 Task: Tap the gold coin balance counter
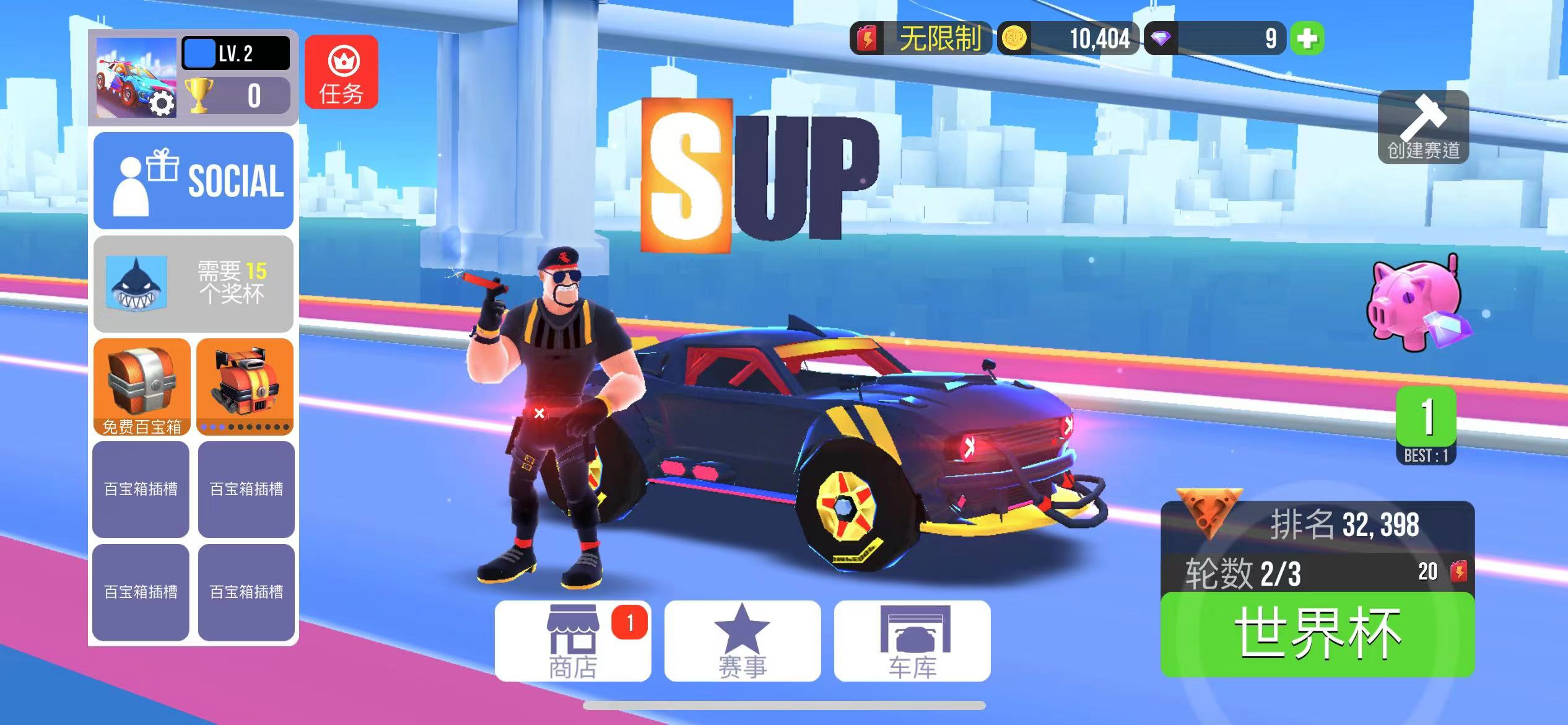coord(1068,38)
